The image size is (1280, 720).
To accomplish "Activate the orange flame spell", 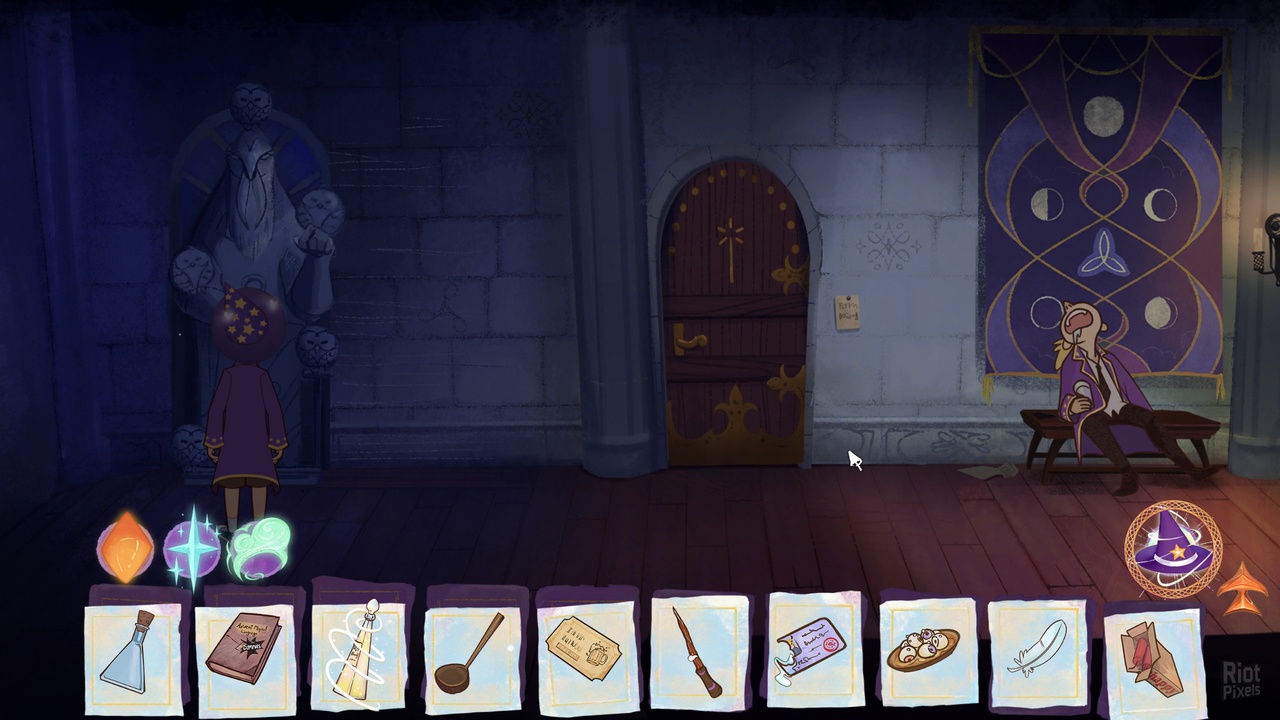I will [127, 547].
